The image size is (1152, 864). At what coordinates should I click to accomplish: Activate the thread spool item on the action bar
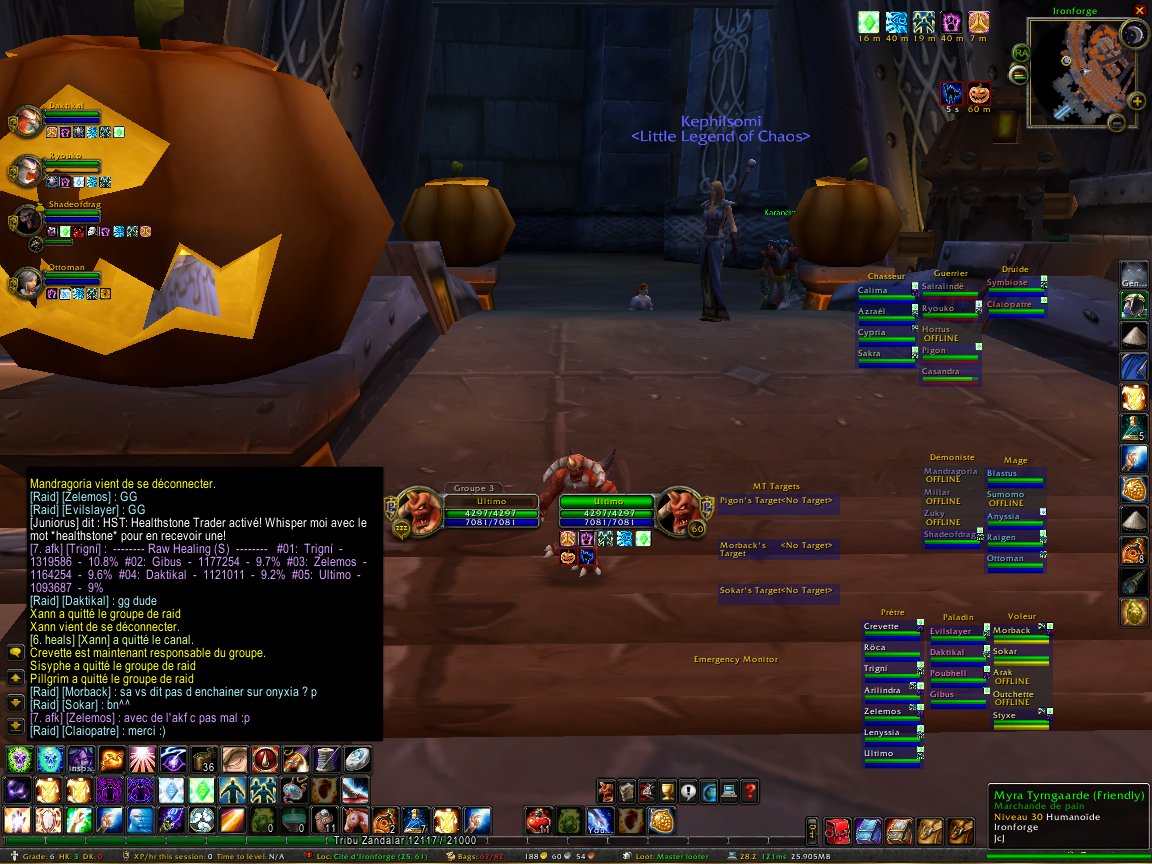point(326,759)
